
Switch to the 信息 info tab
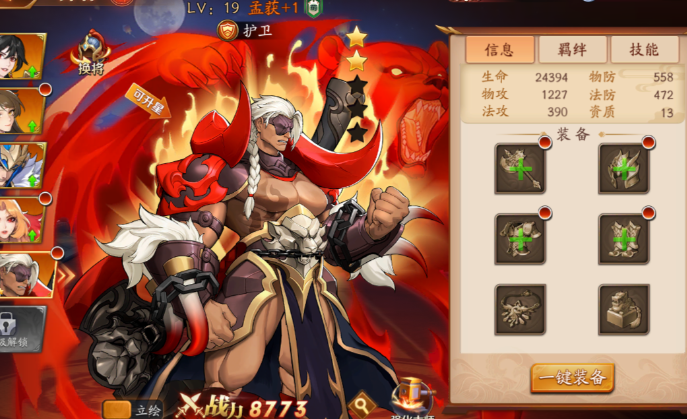pos(499,50)
